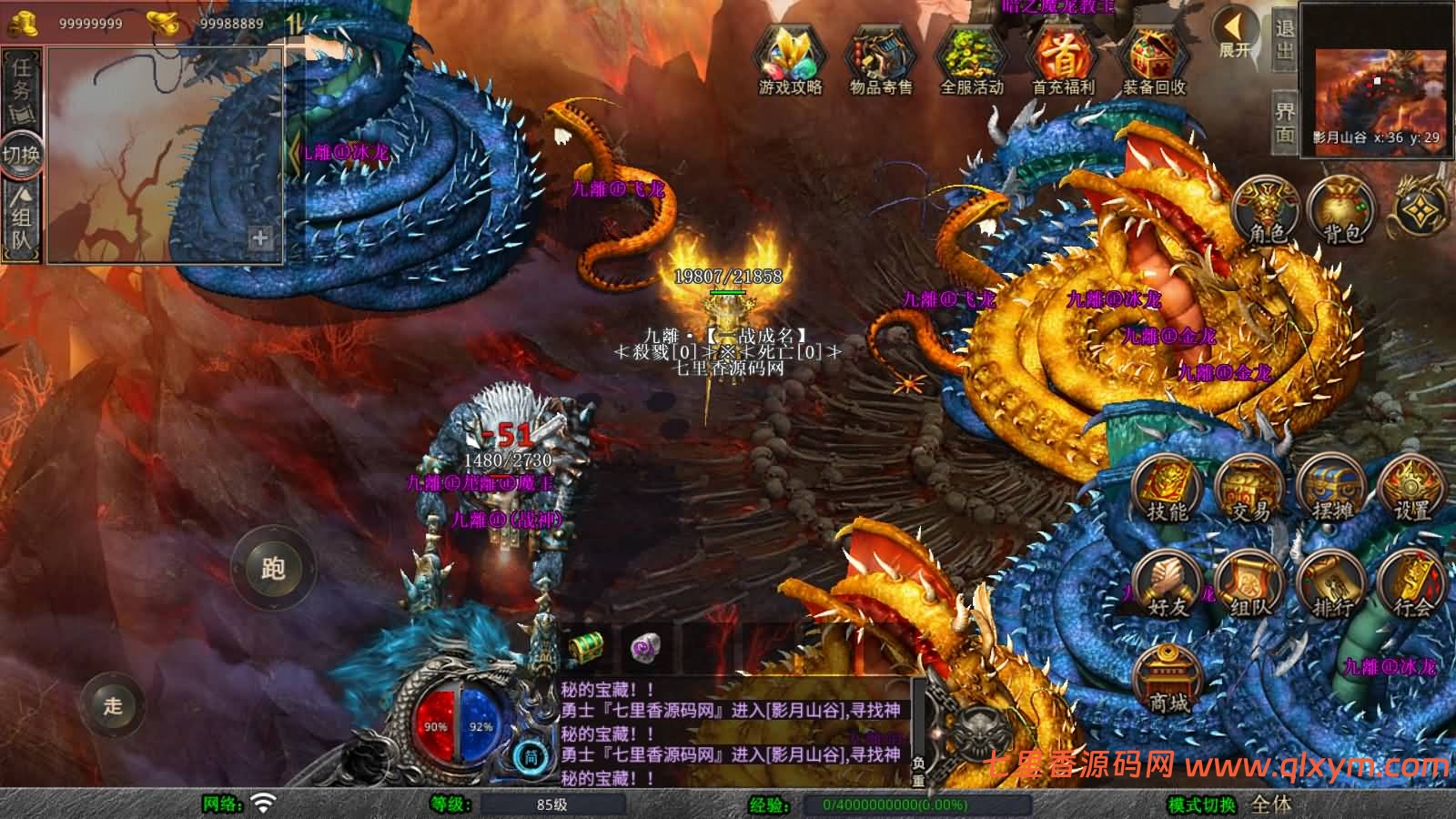Click the 经验 experience progress bar
Image resolution: width=1456 pixels, height=819 pixels.
(919, 803)
